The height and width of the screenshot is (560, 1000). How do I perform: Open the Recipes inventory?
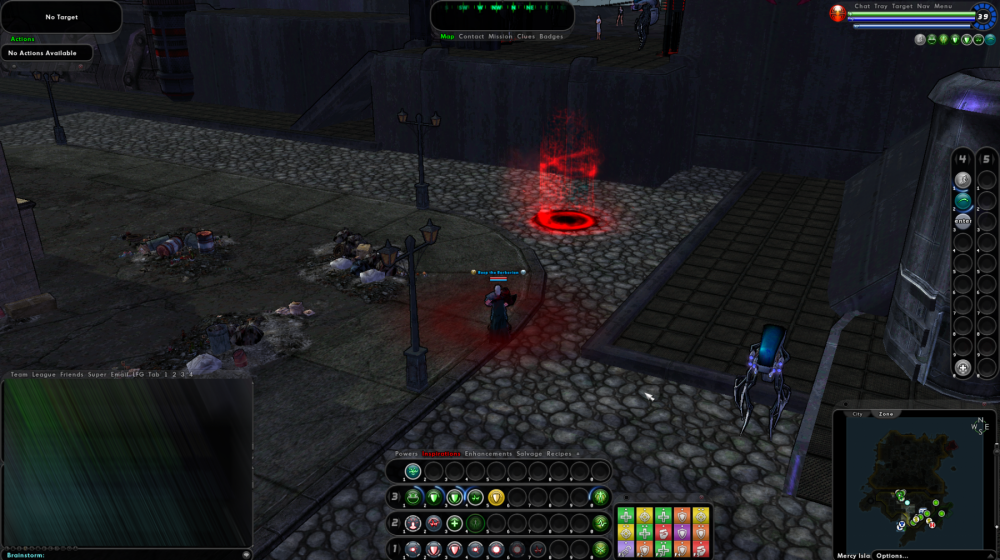tap(558, 454)
